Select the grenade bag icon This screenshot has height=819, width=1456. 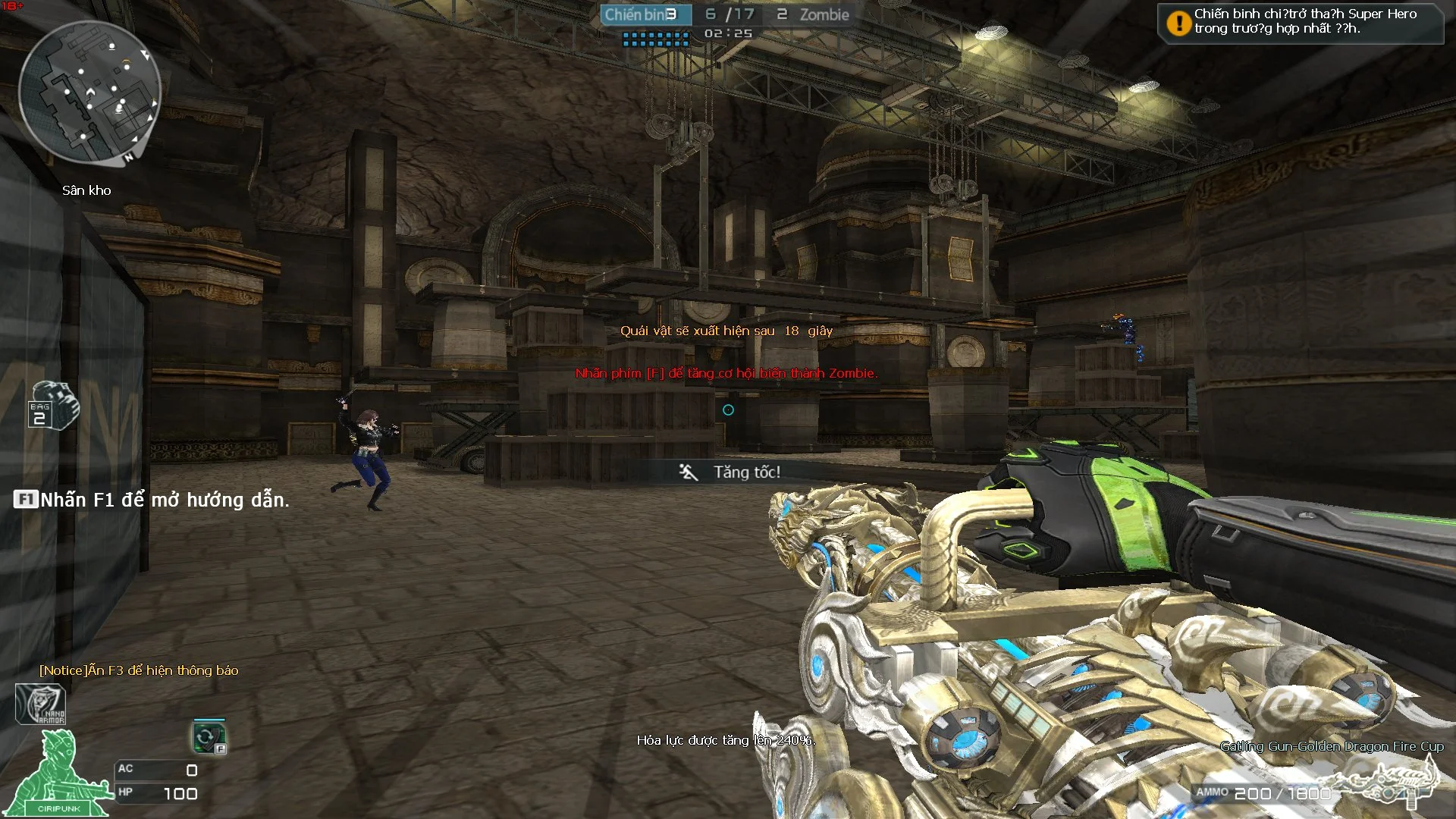52,406
